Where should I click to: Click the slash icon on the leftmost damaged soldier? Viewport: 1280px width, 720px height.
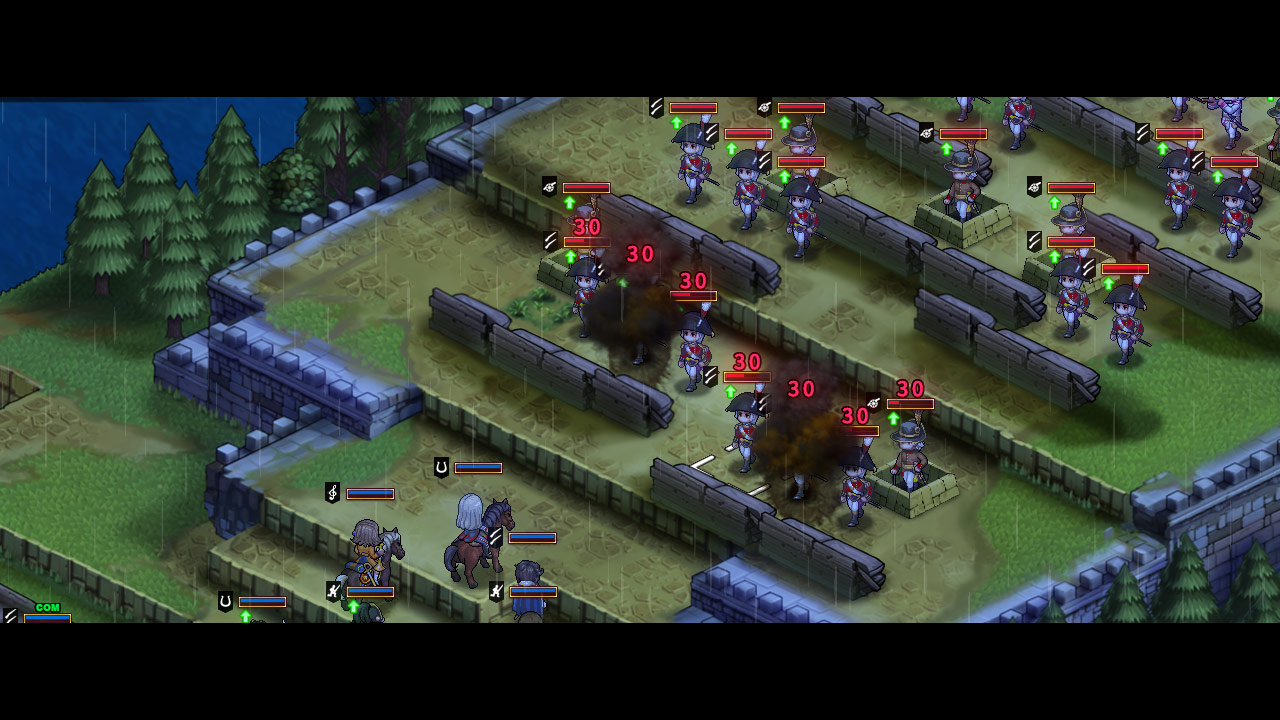549,240
